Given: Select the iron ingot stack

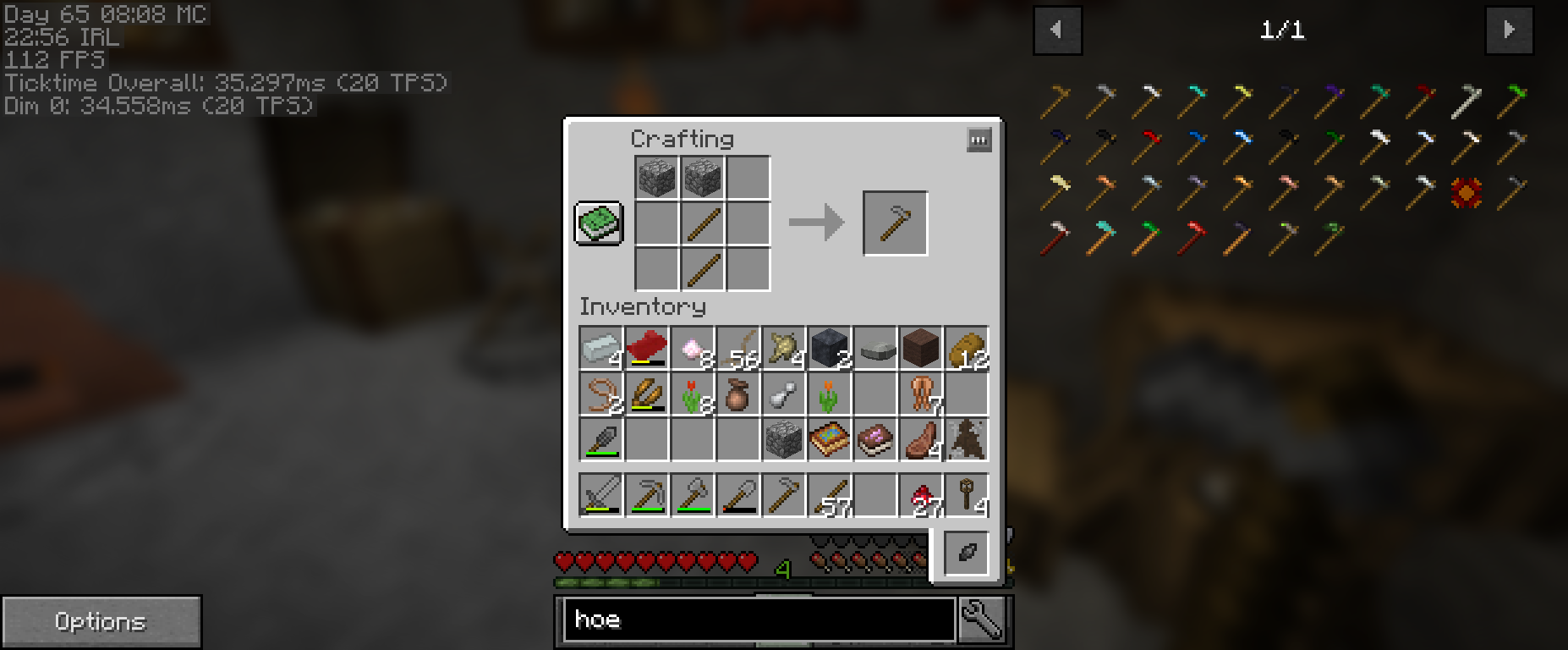Looking at the screenshot, I should pos(601,350).
